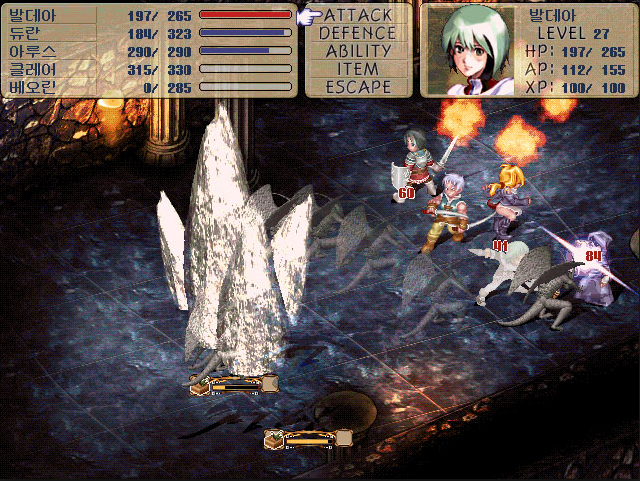Open the ITEM menu
The width and height of the screenshot is (640, 481).
coord(358,69)
